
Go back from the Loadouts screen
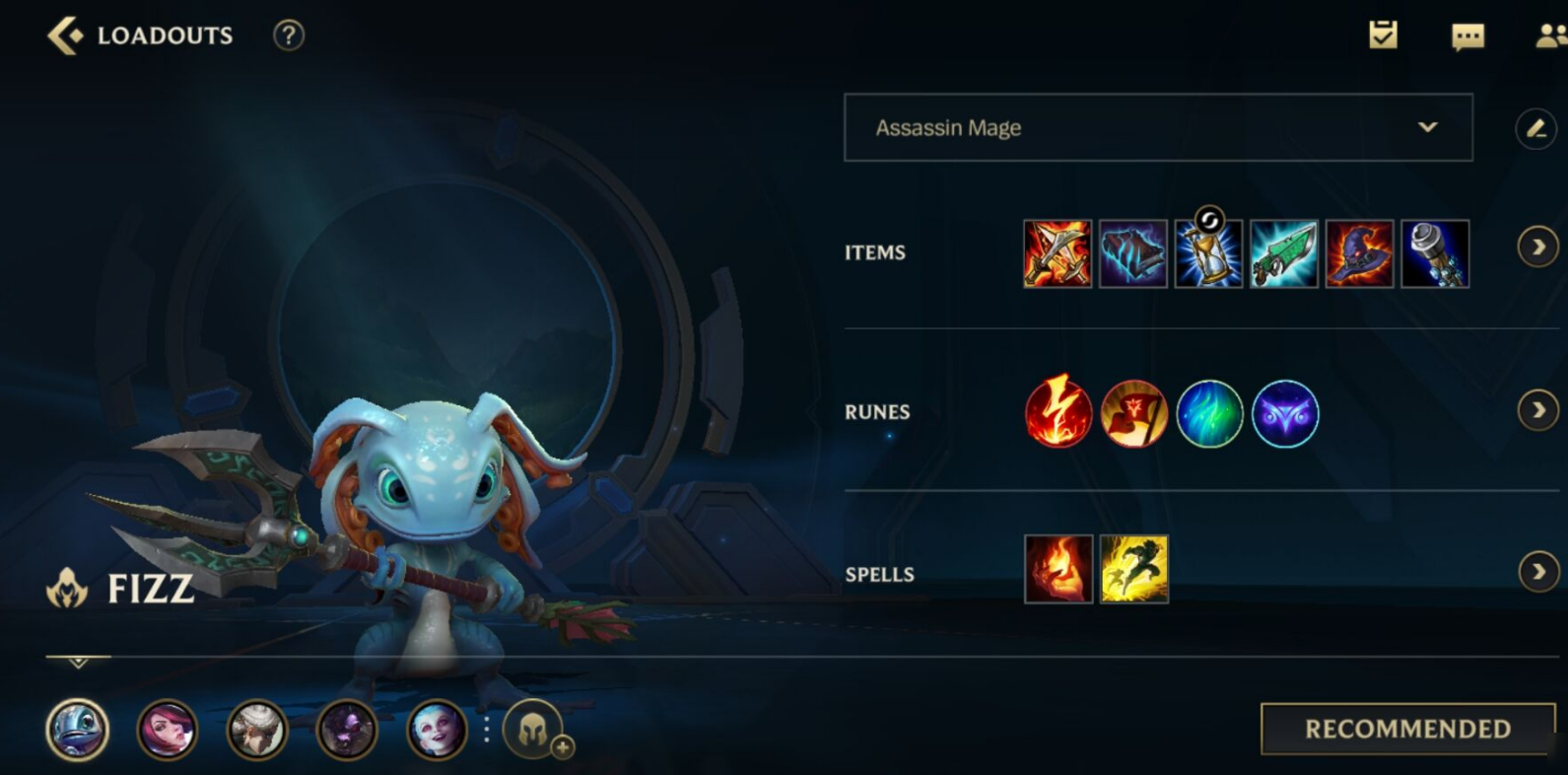pos(65,35)
